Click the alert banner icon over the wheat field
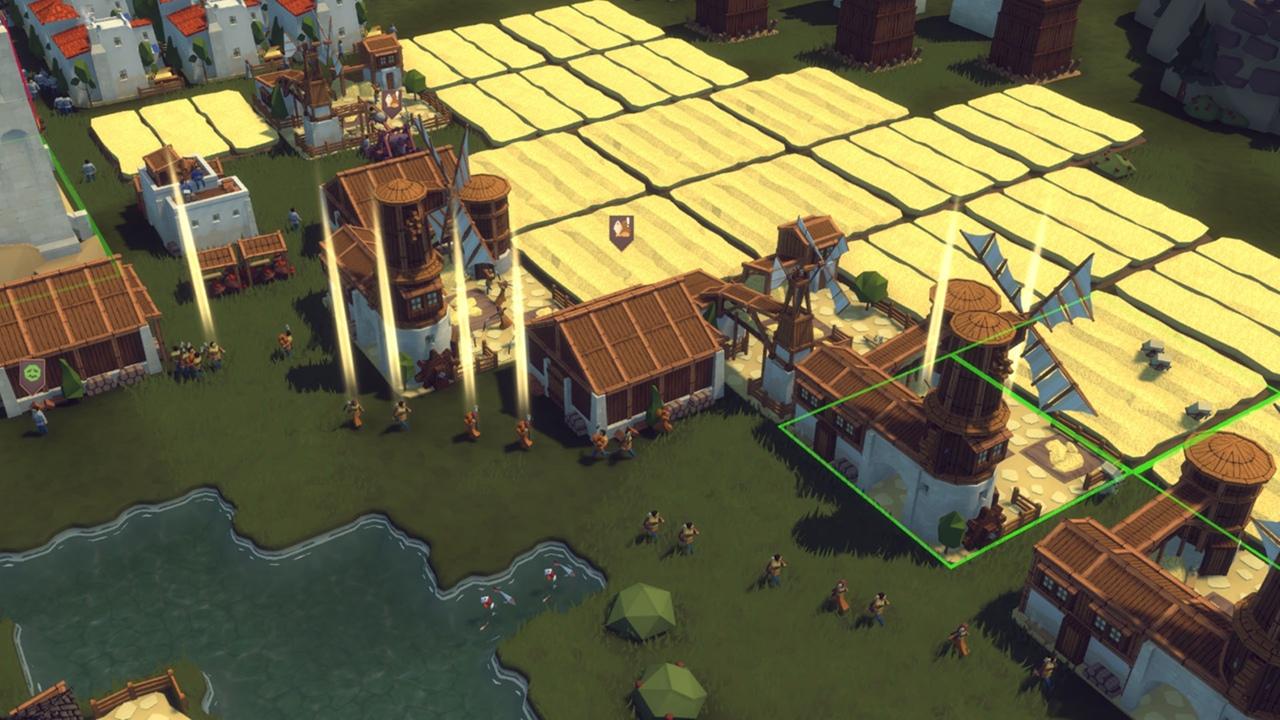 pos(621,231)
